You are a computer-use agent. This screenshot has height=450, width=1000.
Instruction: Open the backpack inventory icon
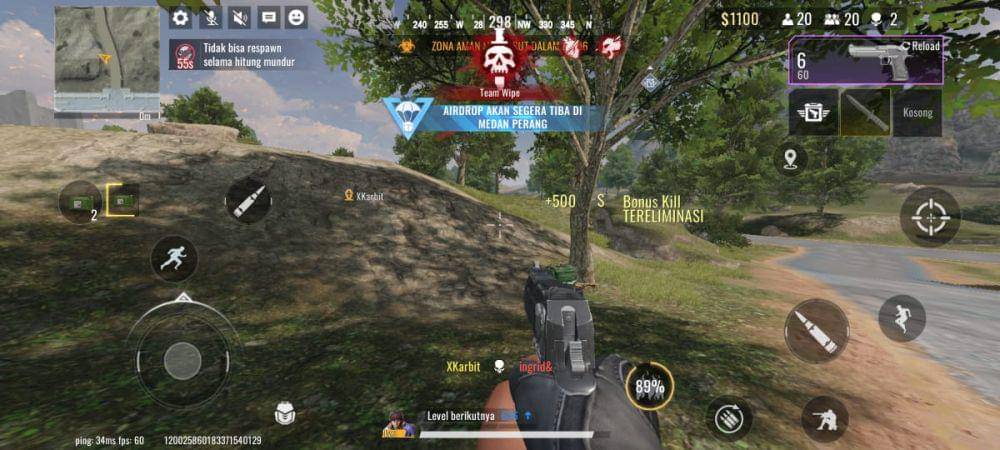click(285, 413)
